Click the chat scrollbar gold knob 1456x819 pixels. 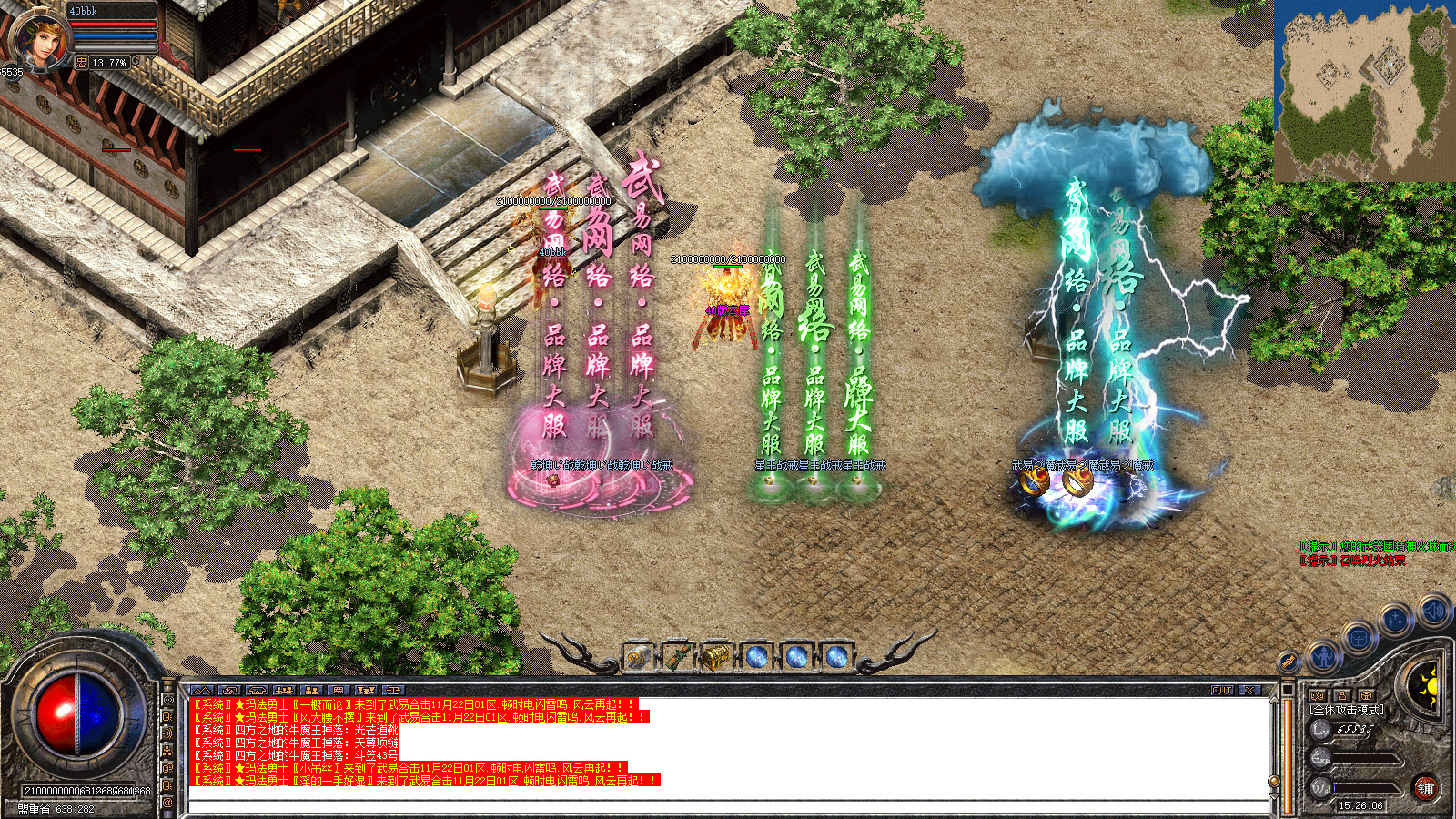click(1274, 781)
